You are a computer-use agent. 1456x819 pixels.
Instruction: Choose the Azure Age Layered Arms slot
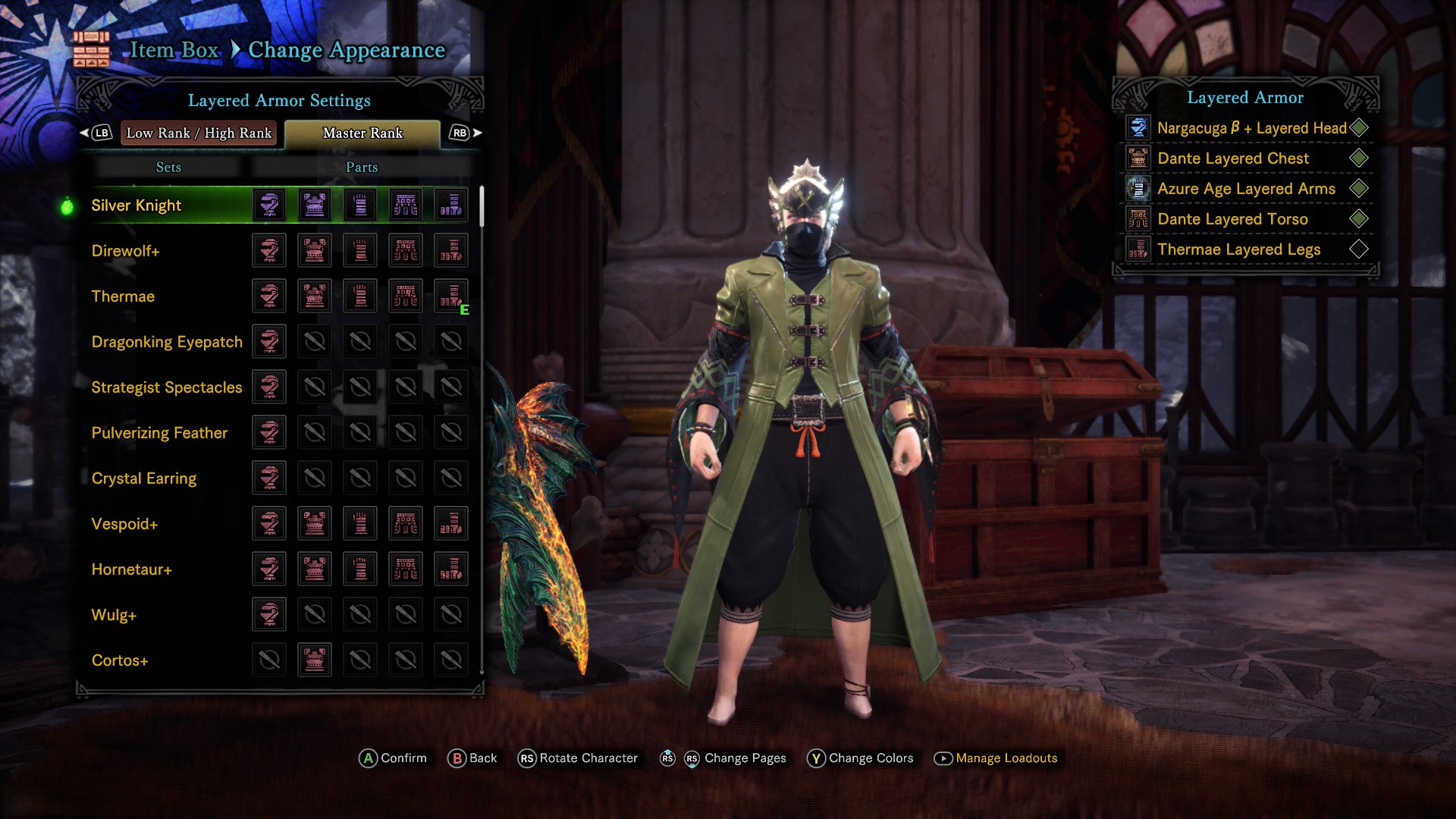coord(1246,189)
